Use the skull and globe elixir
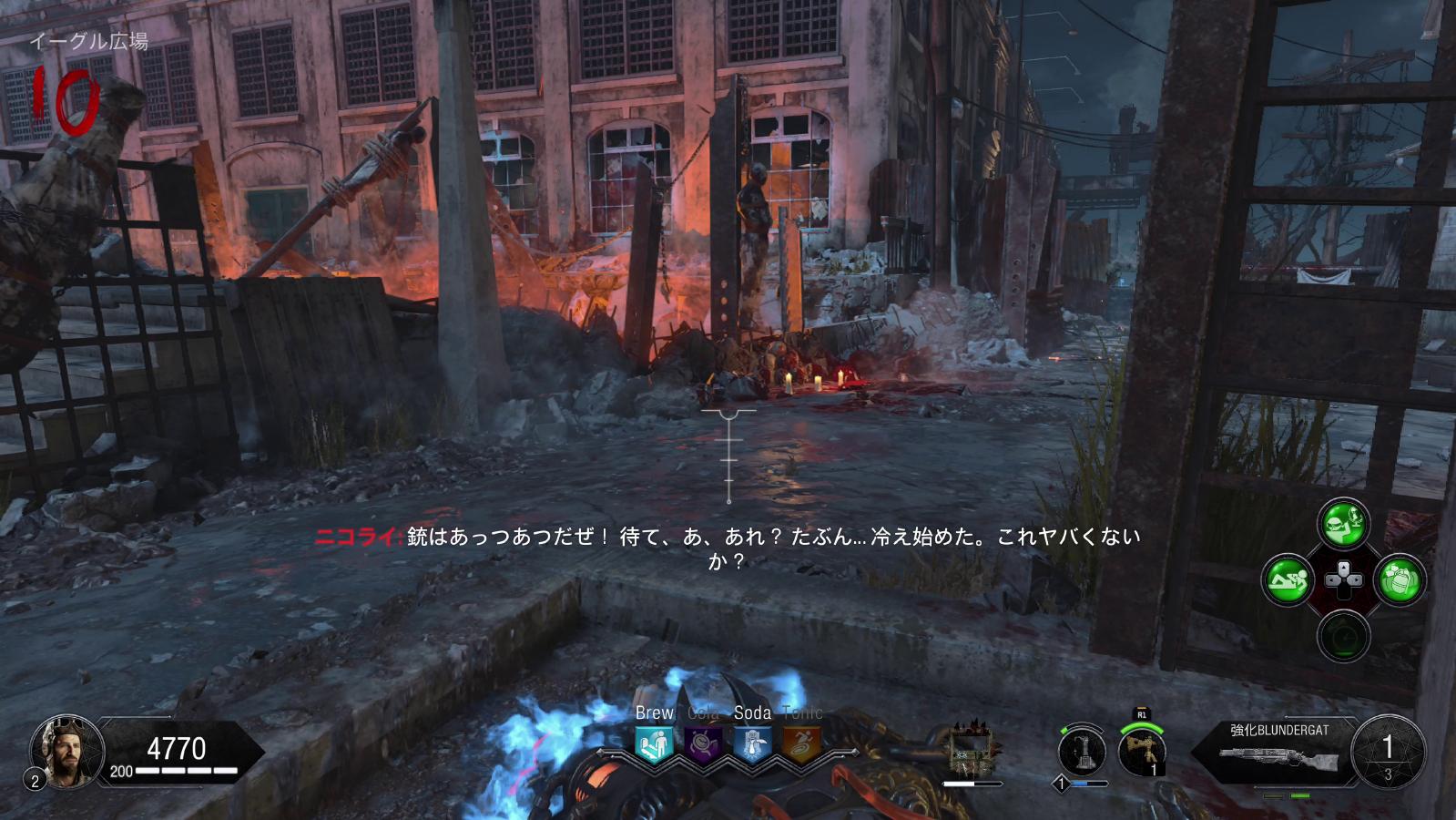This screenshot has width=1456, height=820. 1343,523
